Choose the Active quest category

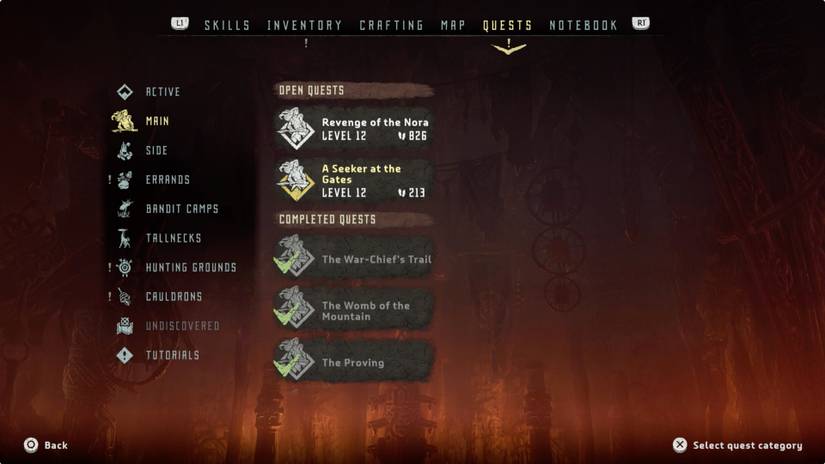tap(162, 92)
